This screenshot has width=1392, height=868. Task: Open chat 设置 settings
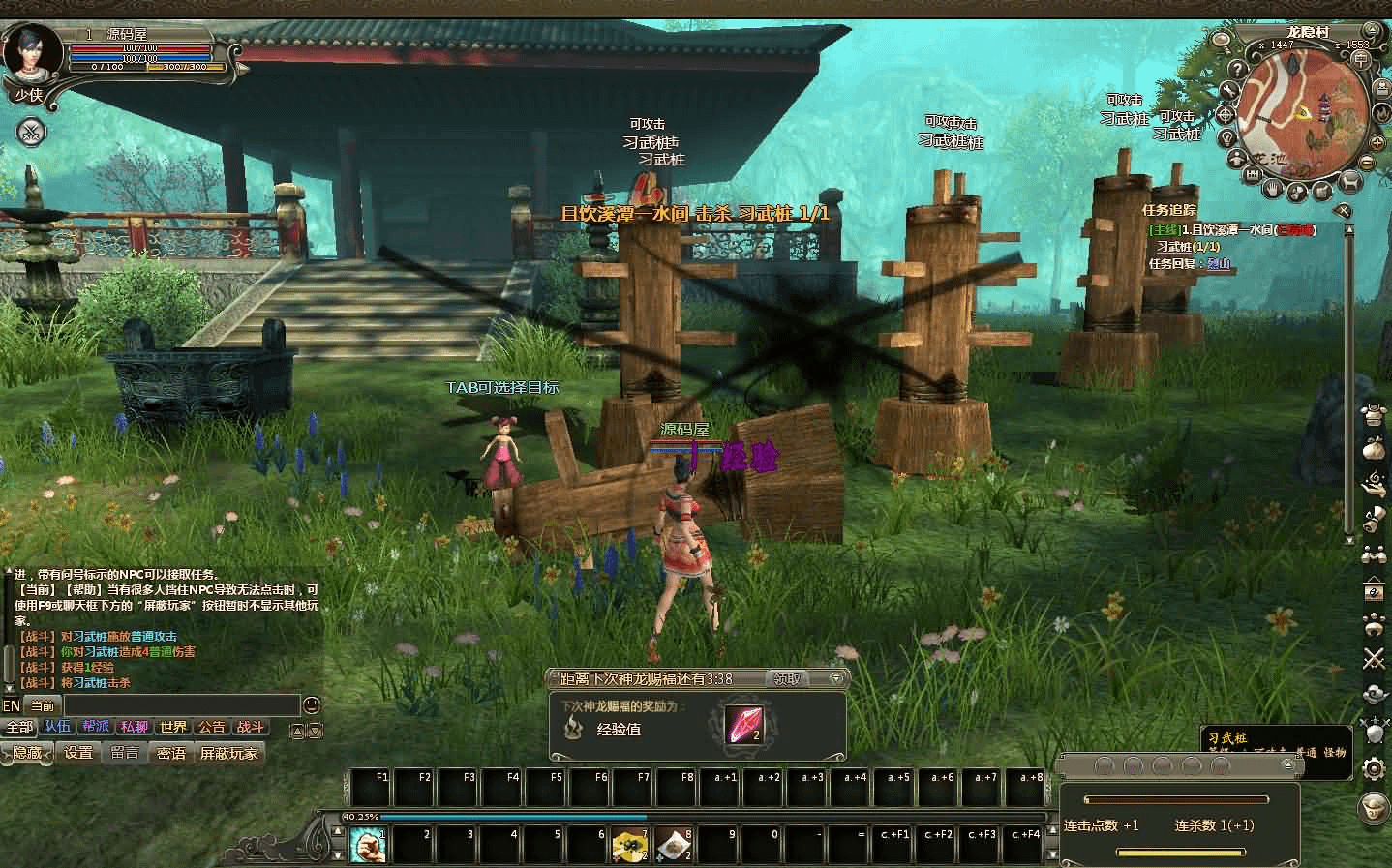point(78,753)
